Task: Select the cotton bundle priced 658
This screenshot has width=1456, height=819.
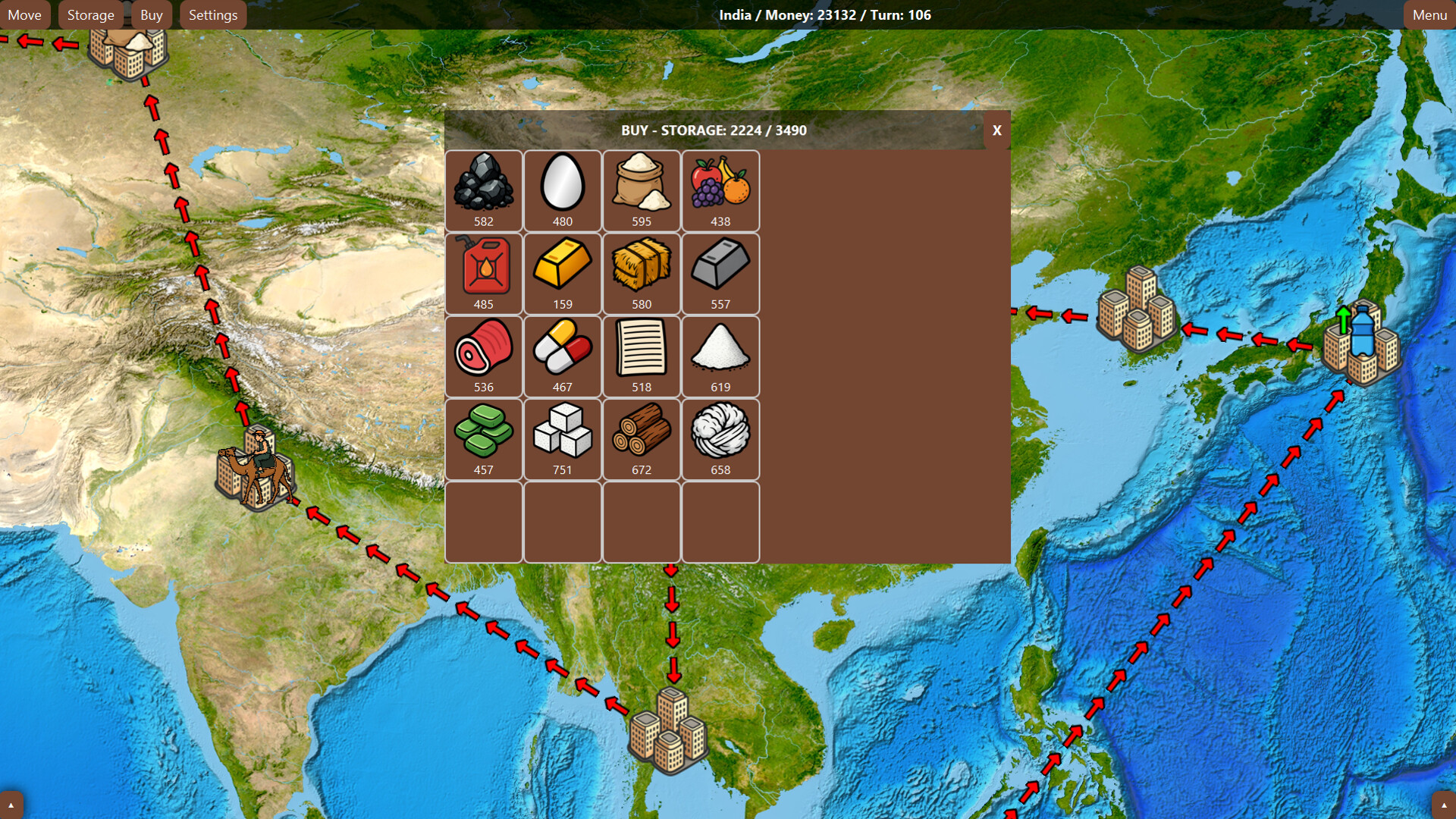Action: [x=720, y=438]
